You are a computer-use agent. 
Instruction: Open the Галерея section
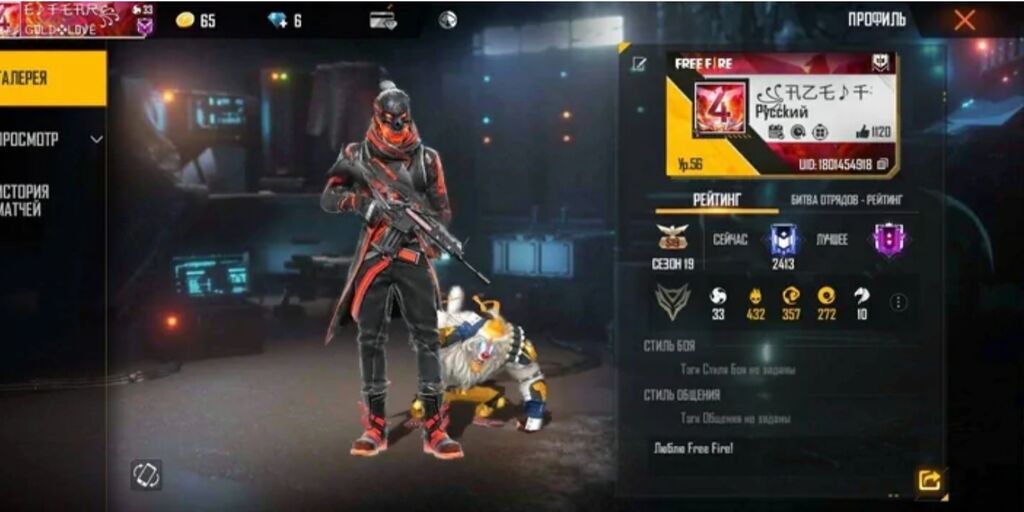tap(50, 78)
